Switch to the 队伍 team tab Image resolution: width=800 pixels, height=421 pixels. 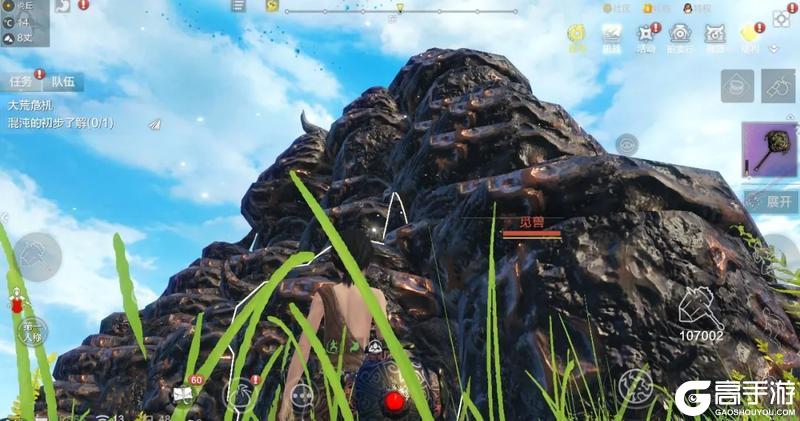pos(62,83)
